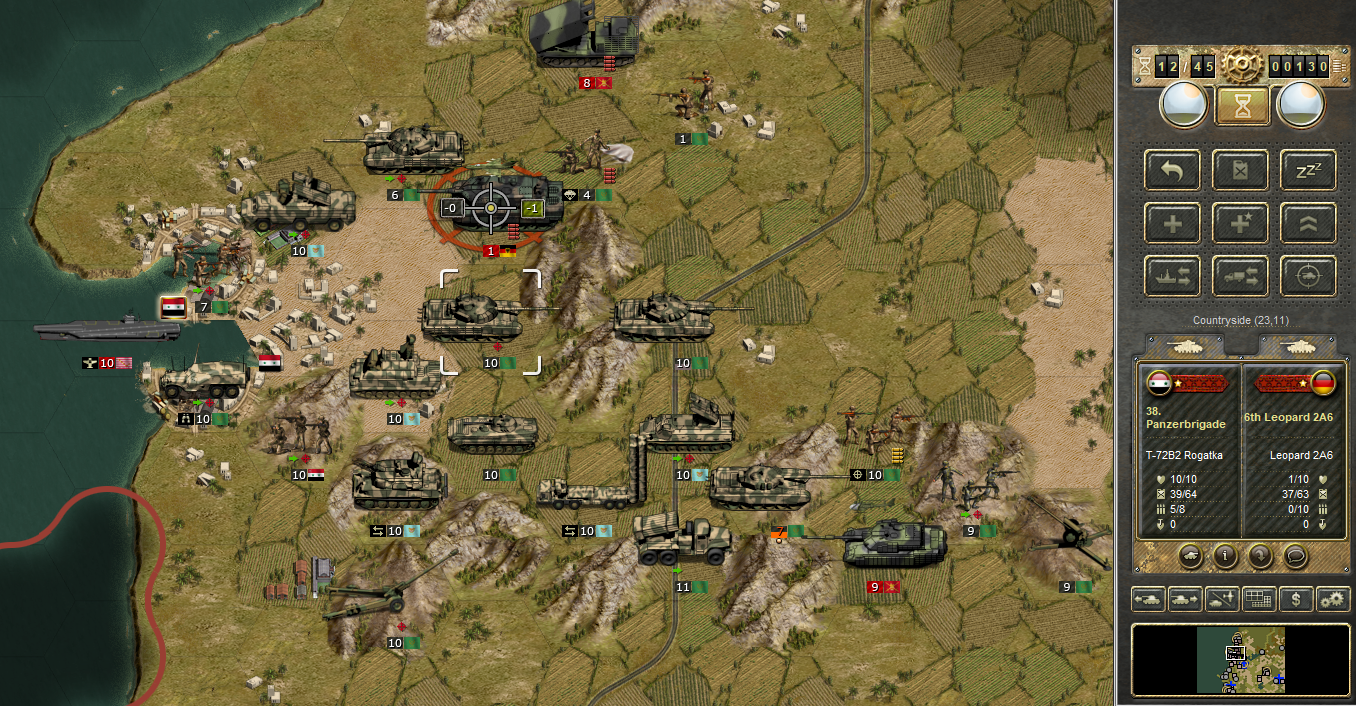Click the plus-with-star elite replacements button
Image resolution: width=1356 pixels, height=706 pixels.
click(1240, 223)
